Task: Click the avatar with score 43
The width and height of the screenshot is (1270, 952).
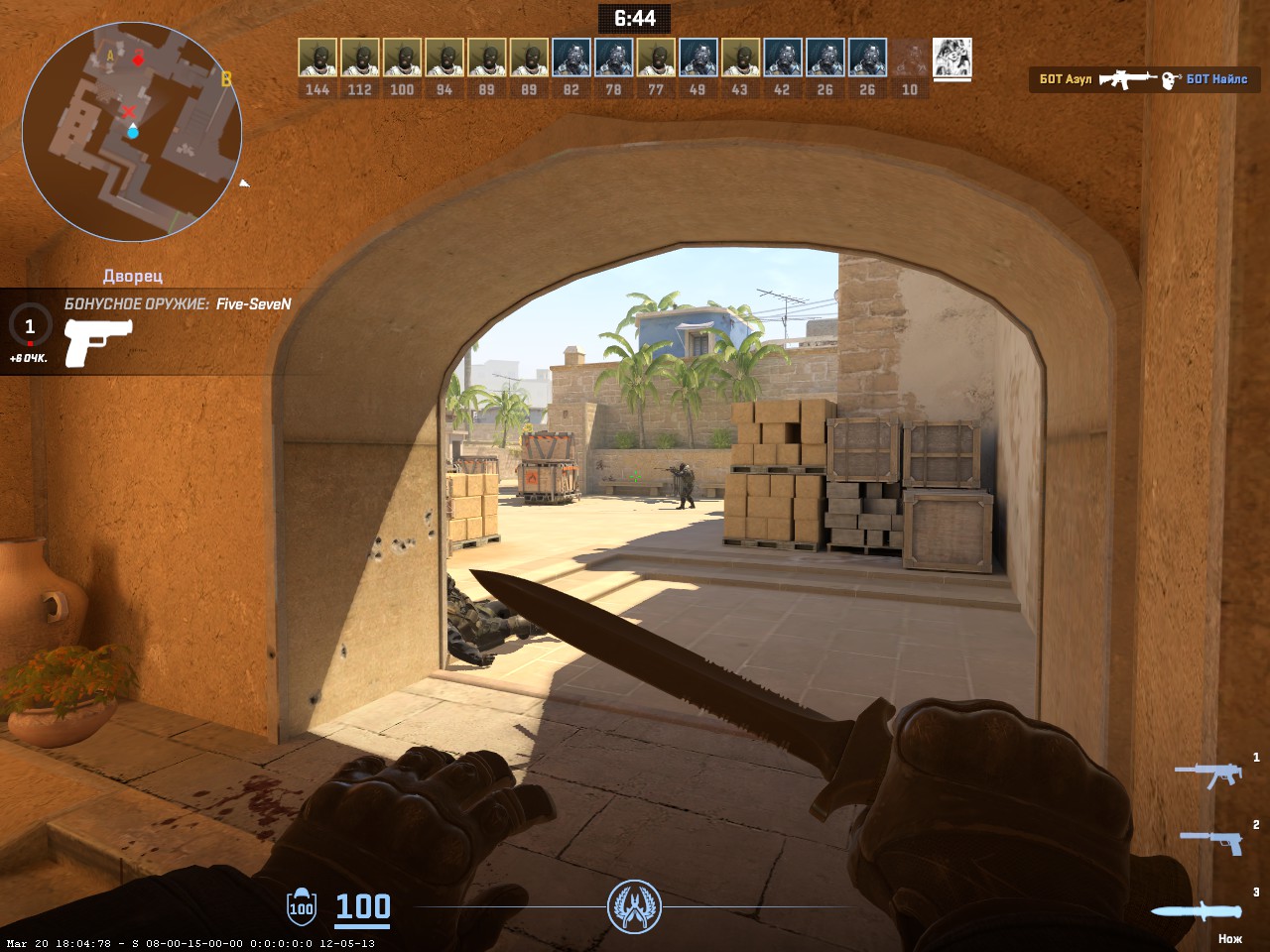Action: (x=740, y=59)
